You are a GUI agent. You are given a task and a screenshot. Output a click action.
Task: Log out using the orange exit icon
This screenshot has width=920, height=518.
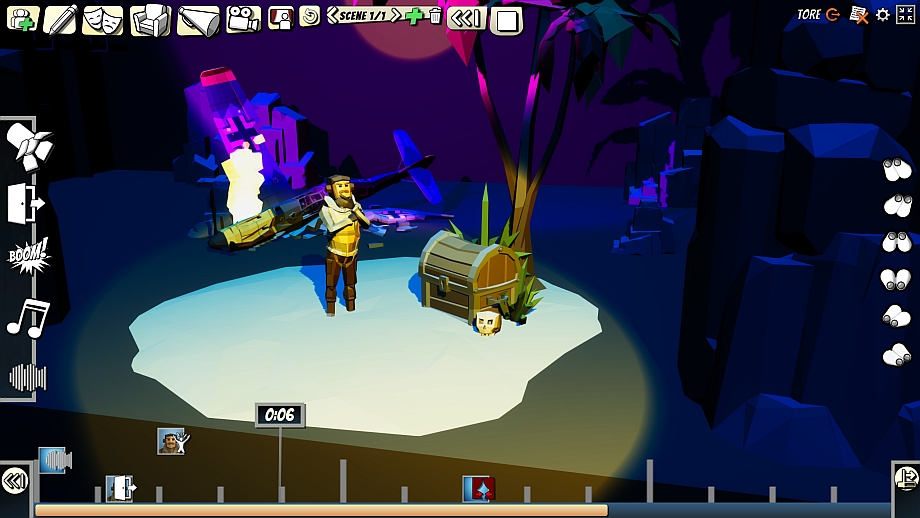click(832, 15)
